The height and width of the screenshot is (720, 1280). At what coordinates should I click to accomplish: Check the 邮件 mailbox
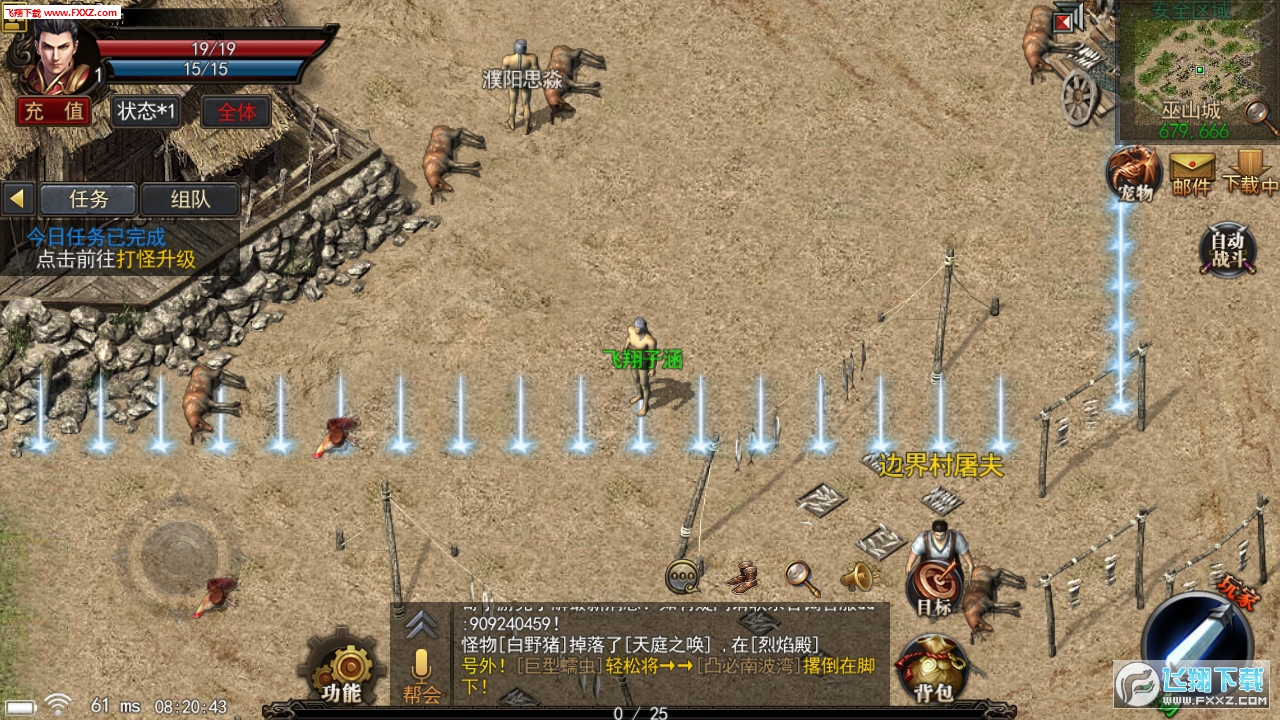pos(1191,172)
